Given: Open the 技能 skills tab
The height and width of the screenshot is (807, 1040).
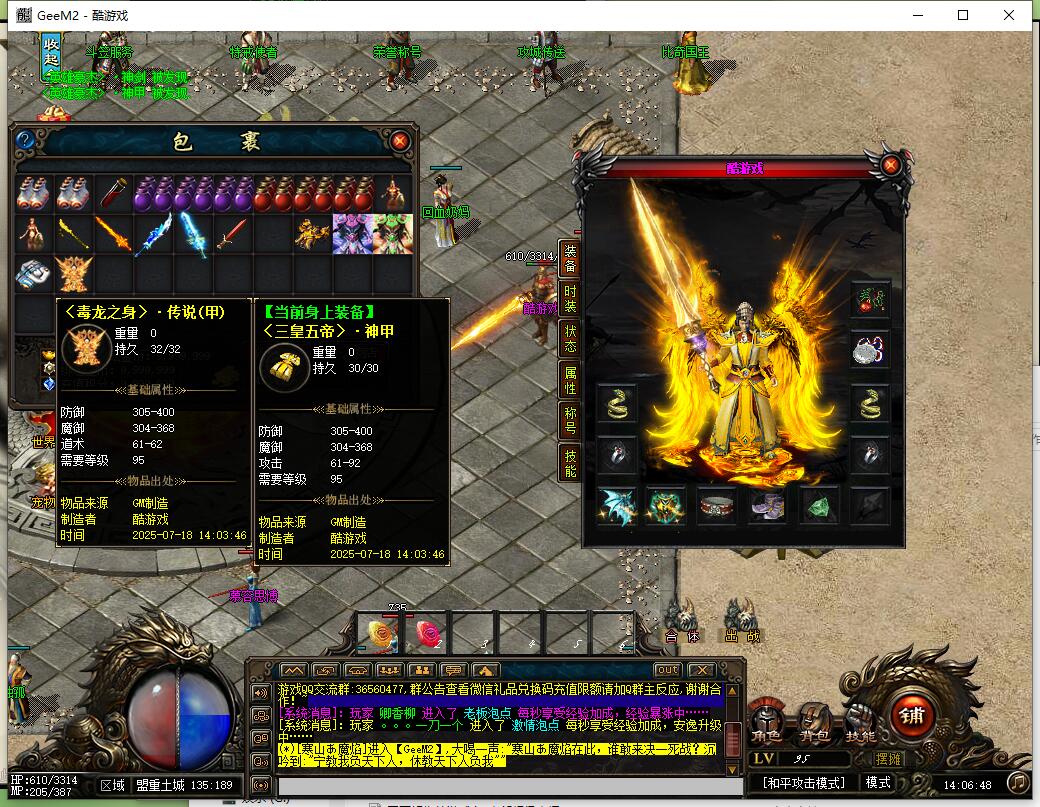Looking at the screenshot, I should (569, 464).
